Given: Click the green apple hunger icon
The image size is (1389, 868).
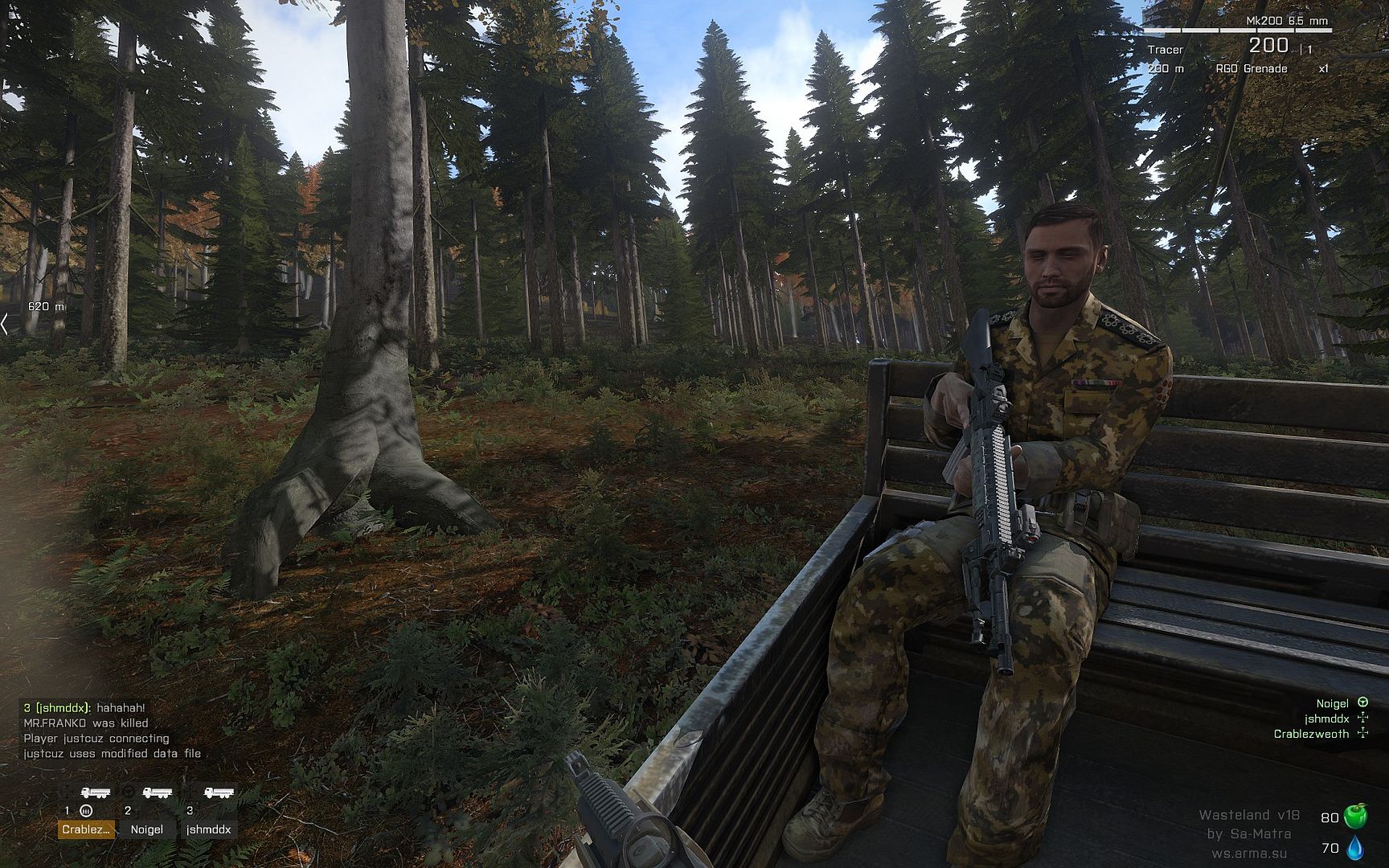Looking at the screenshot, I should pos(1355,817).
